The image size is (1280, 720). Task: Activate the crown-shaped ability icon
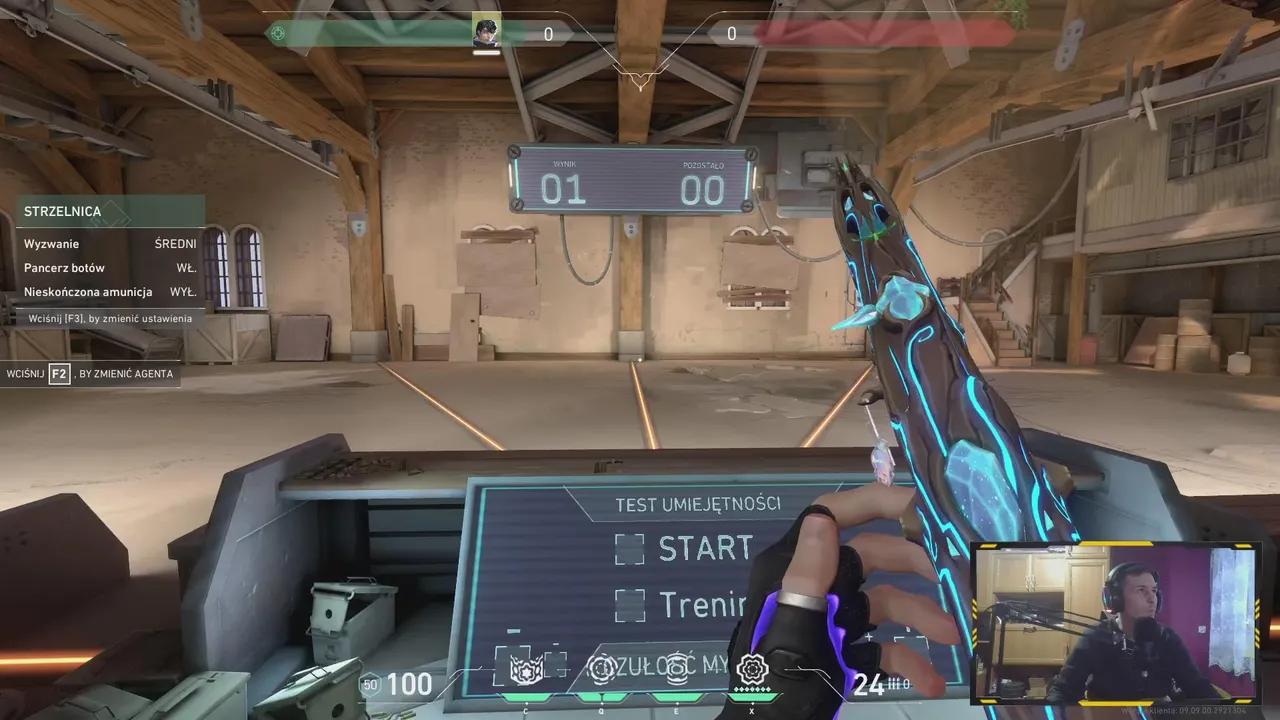[526, 668]
